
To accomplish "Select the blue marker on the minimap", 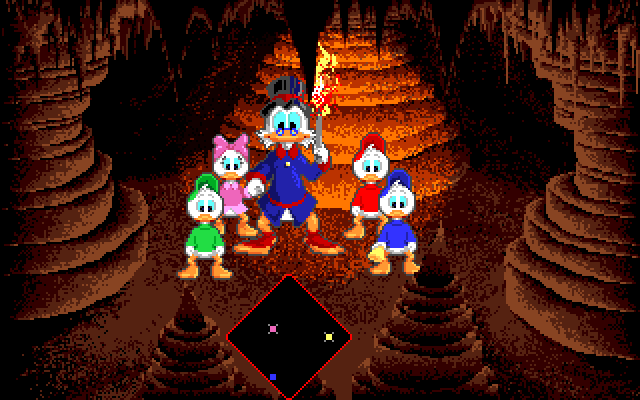I will pos(272,377).
